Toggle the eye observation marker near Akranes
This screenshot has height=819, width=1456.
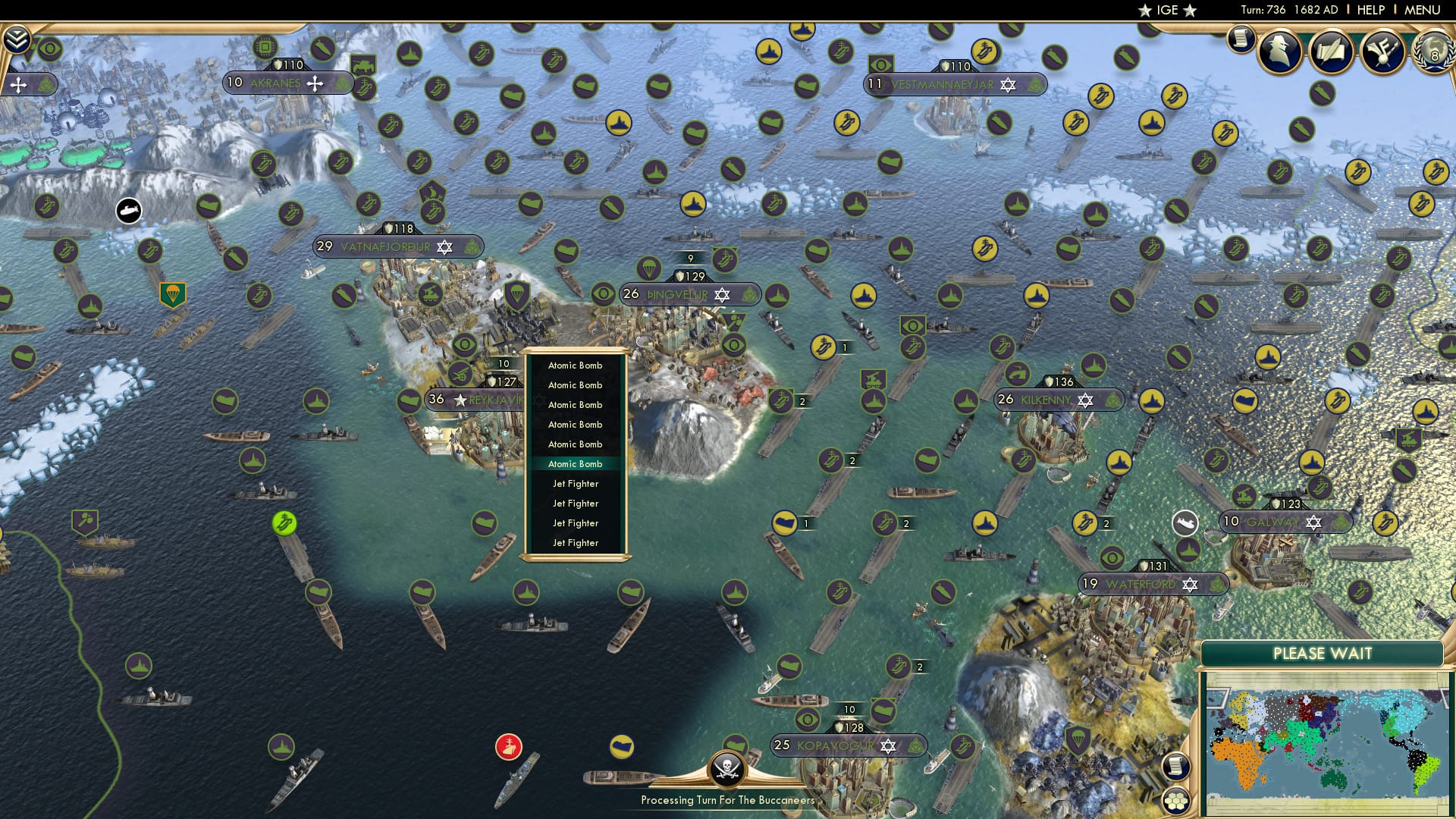[x=49, y=49]
